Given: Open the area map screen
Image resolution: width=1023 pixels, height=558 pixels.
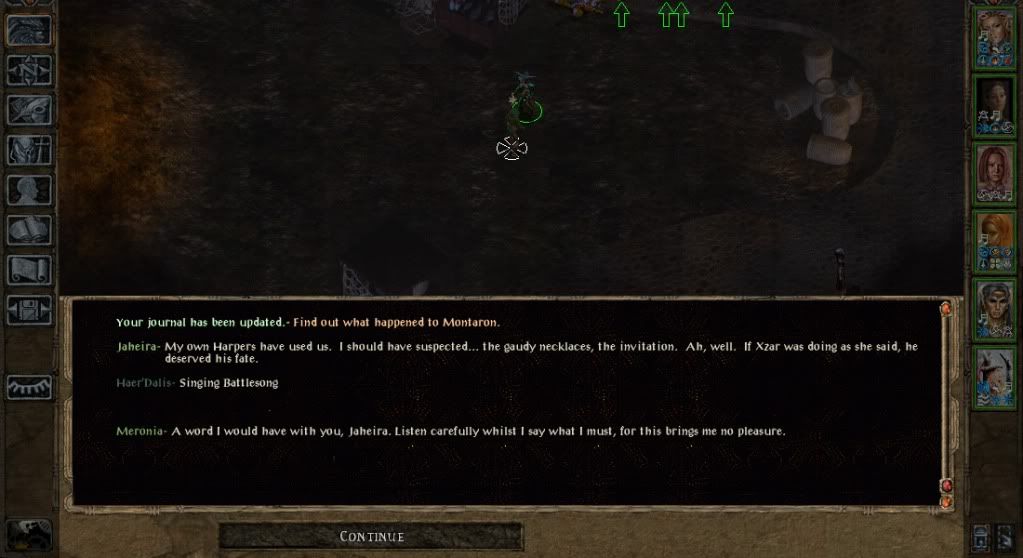Looking at the screenshot, I should click(29, 70).
